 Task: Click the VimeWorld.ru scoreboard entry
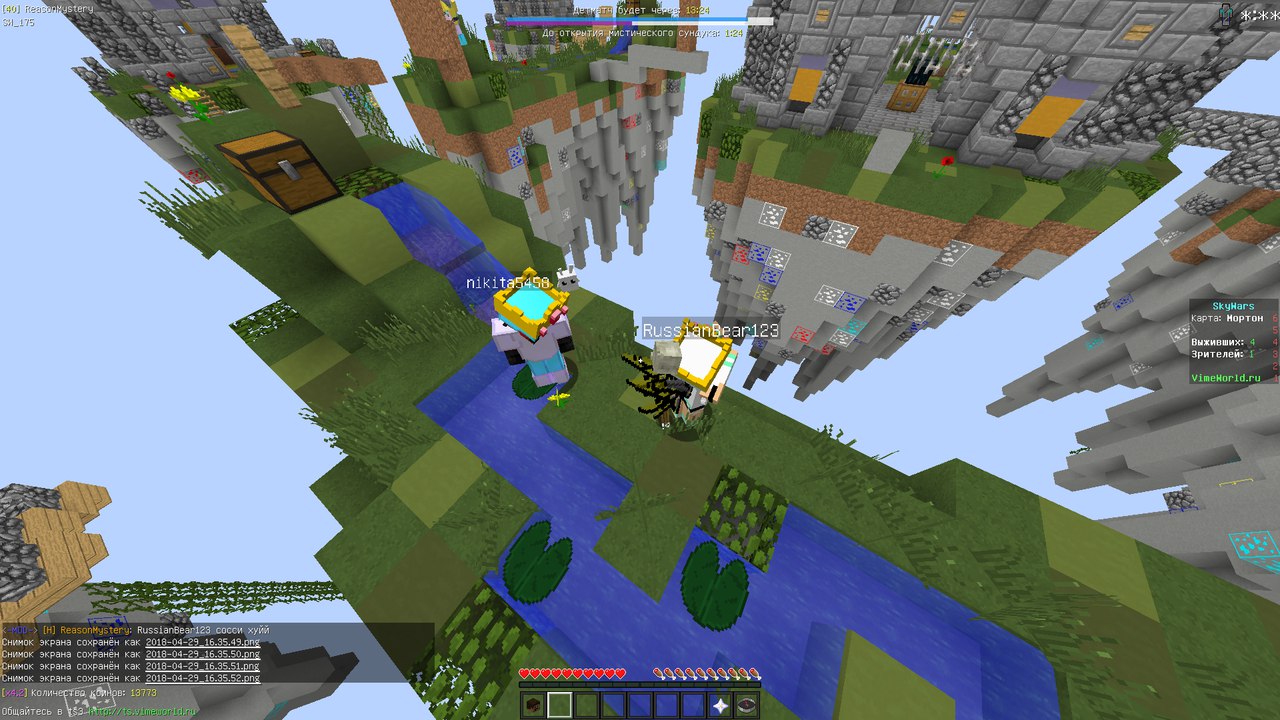(x=1233, y=378)
